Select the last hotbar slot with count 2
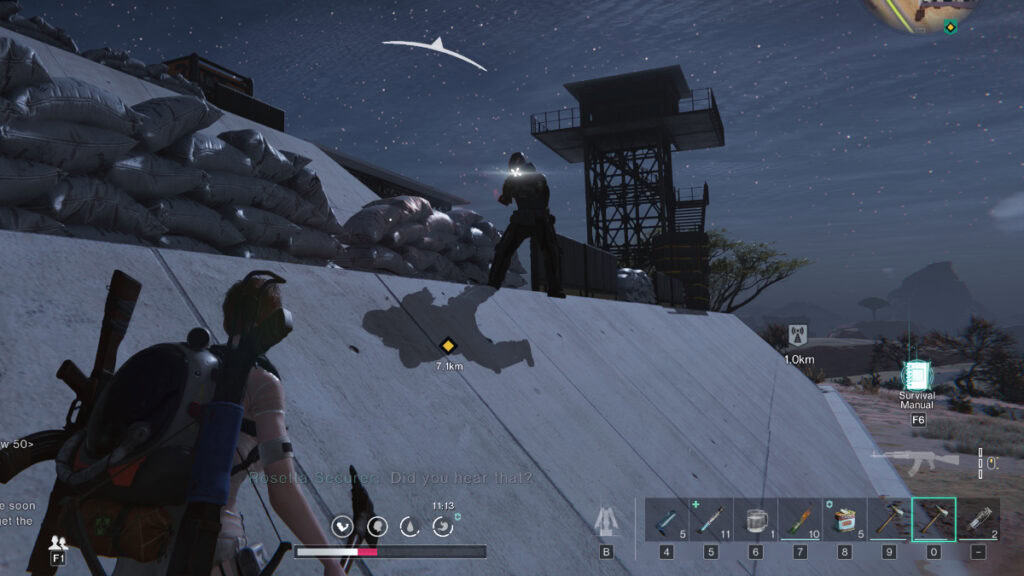This screenshot has width=1024, height=576. [x=978, y=519]
